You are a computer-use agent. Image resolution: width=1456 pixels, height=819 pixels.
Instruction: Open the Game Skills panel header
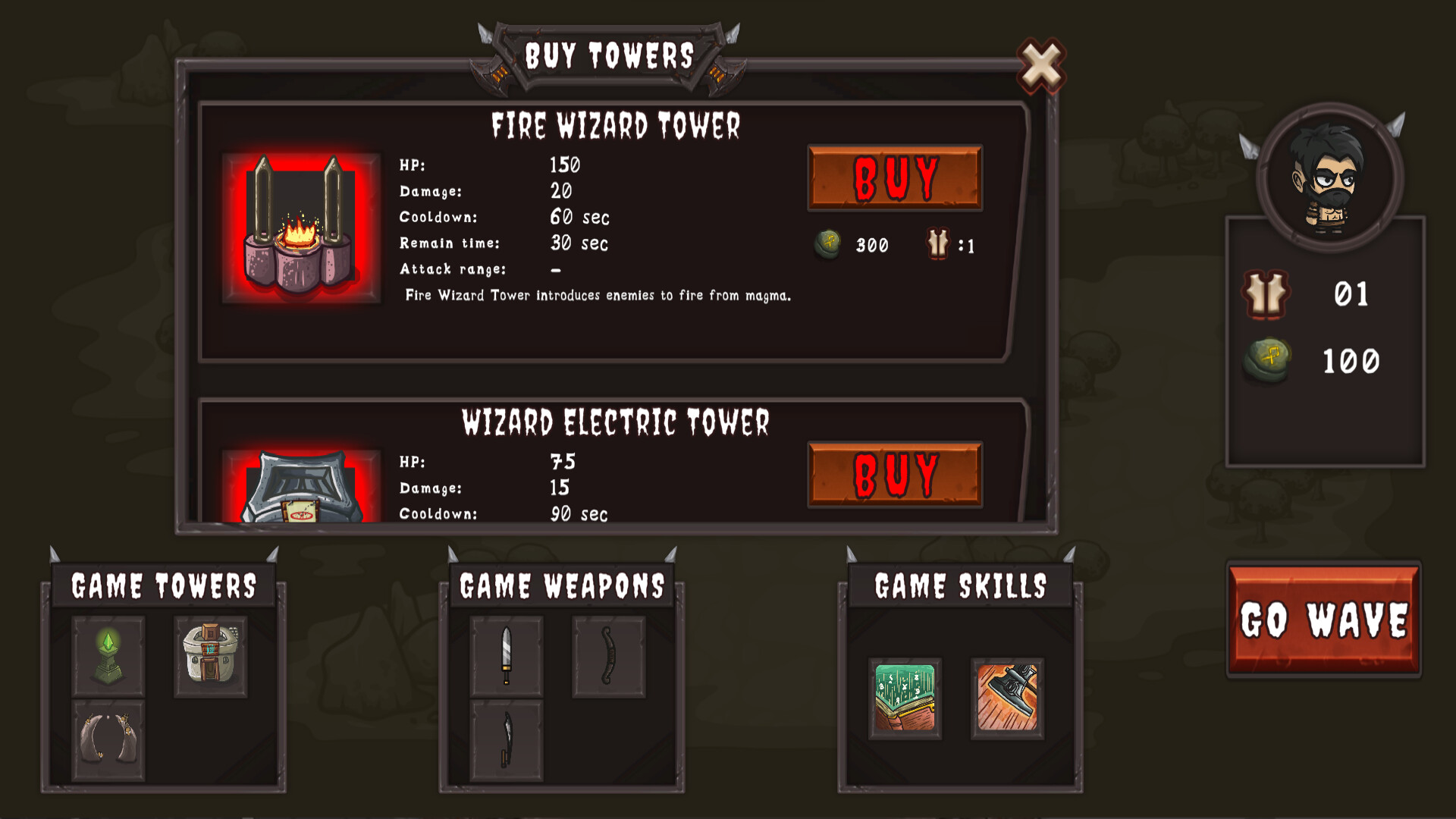[960, 584]
